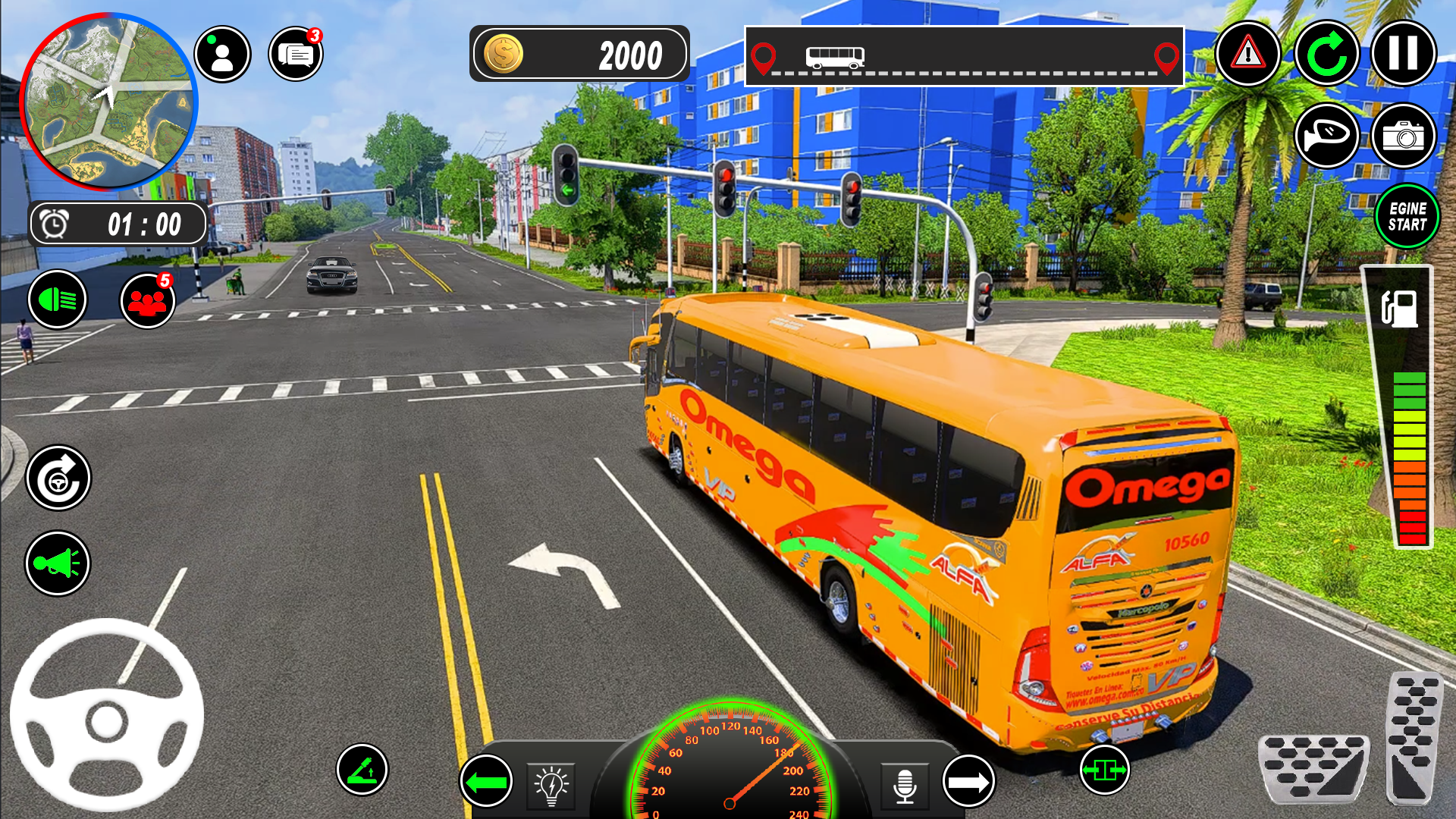Open rear-view mirror view
Image resolution: width=1456 pixels, height=819 pixels.
click(x=1326, y=136)
